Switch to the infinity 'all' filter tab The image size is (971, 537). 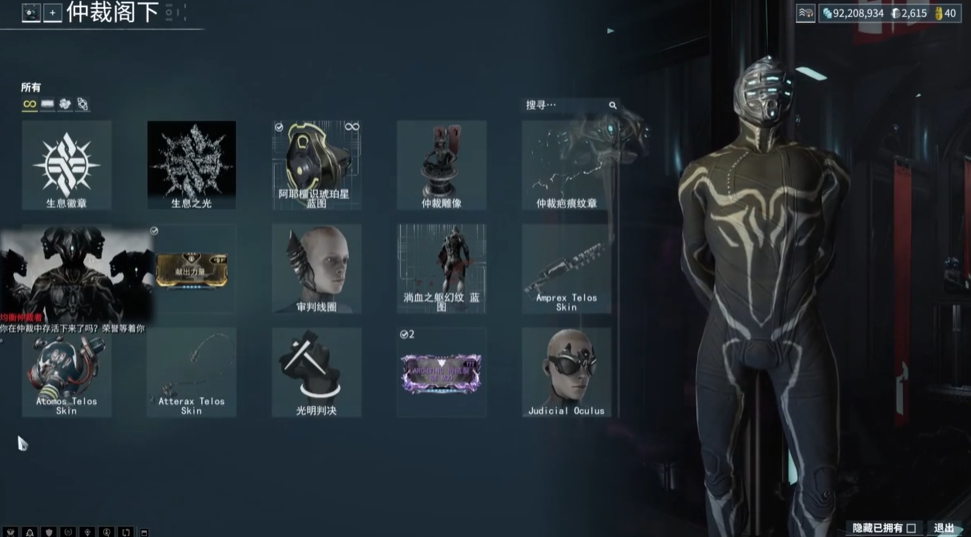pos(29,104)
